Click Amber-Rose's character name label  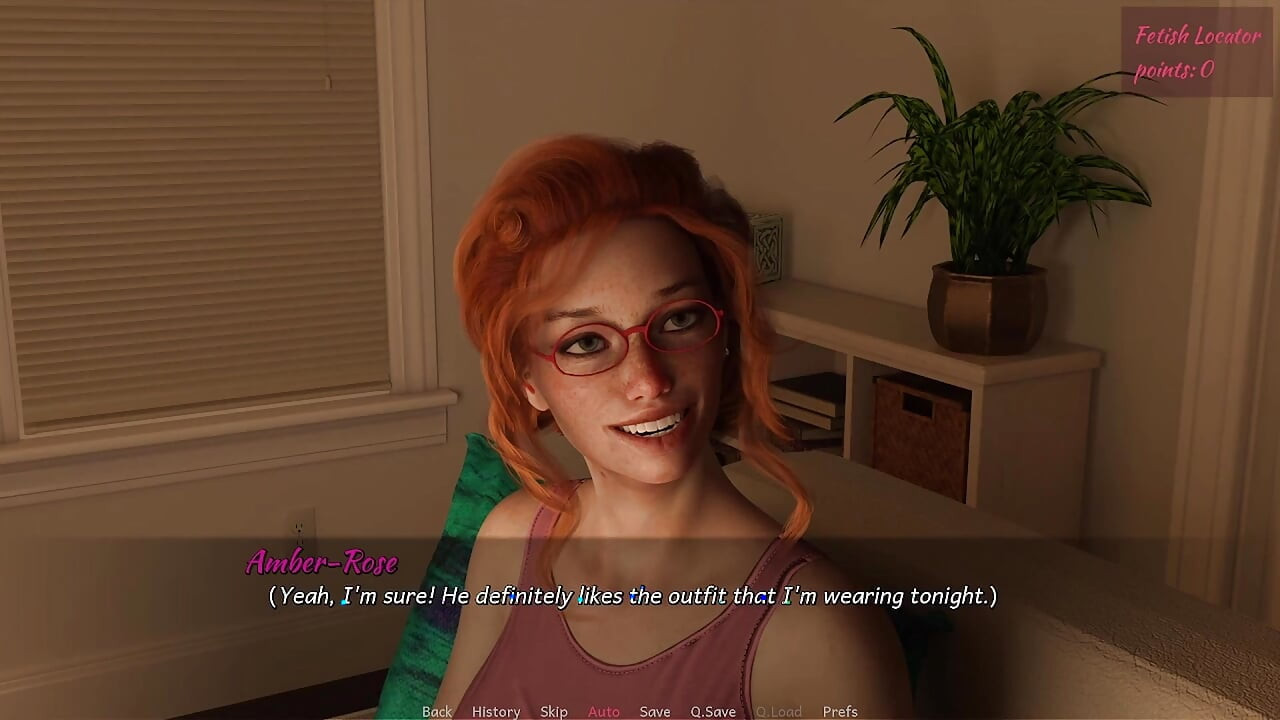pyautogui.click(x=322, y=563)
